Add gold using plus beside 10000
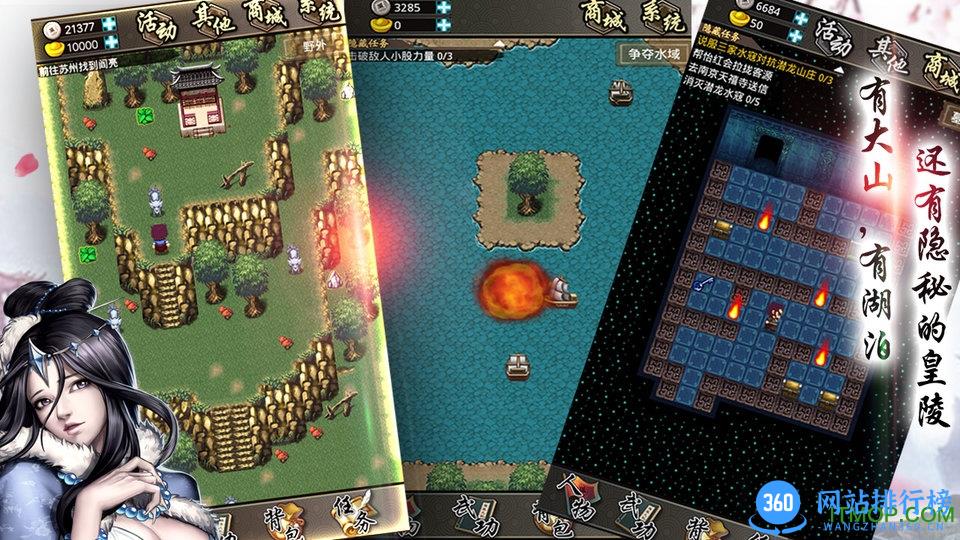 click(x=109, y=43)
